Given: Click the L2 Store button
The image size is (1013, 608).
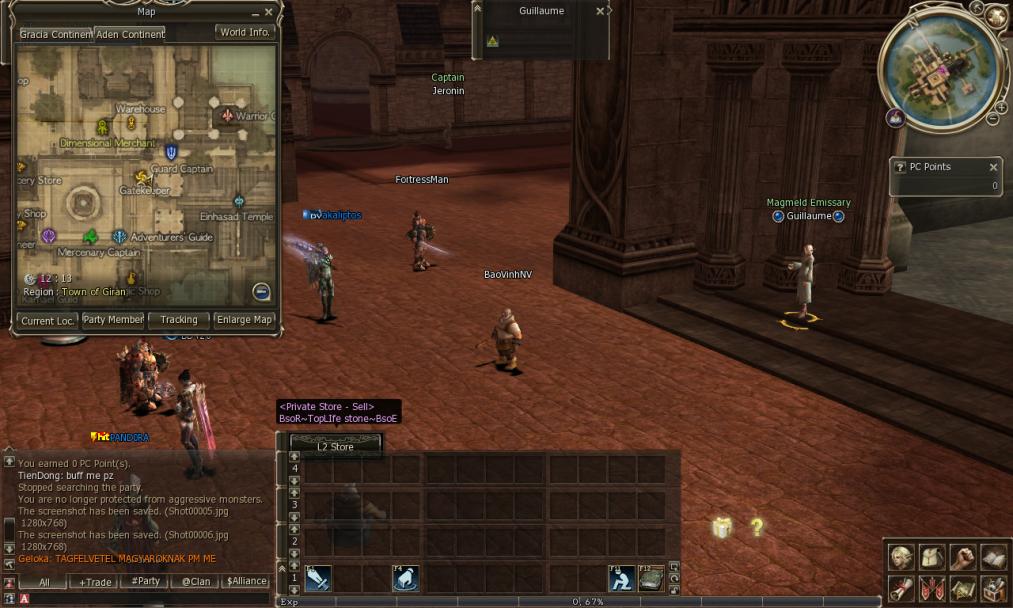Looking at the screenshot, I should click(335, 446).
